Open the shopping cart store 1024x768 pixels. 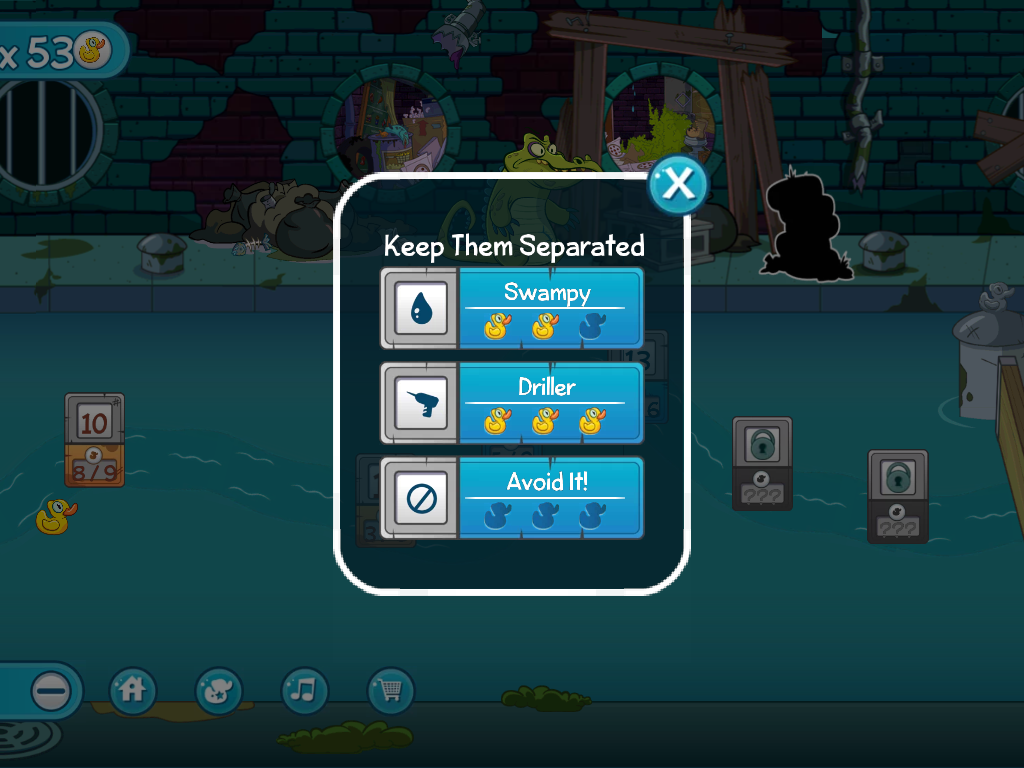coord(391,690)
